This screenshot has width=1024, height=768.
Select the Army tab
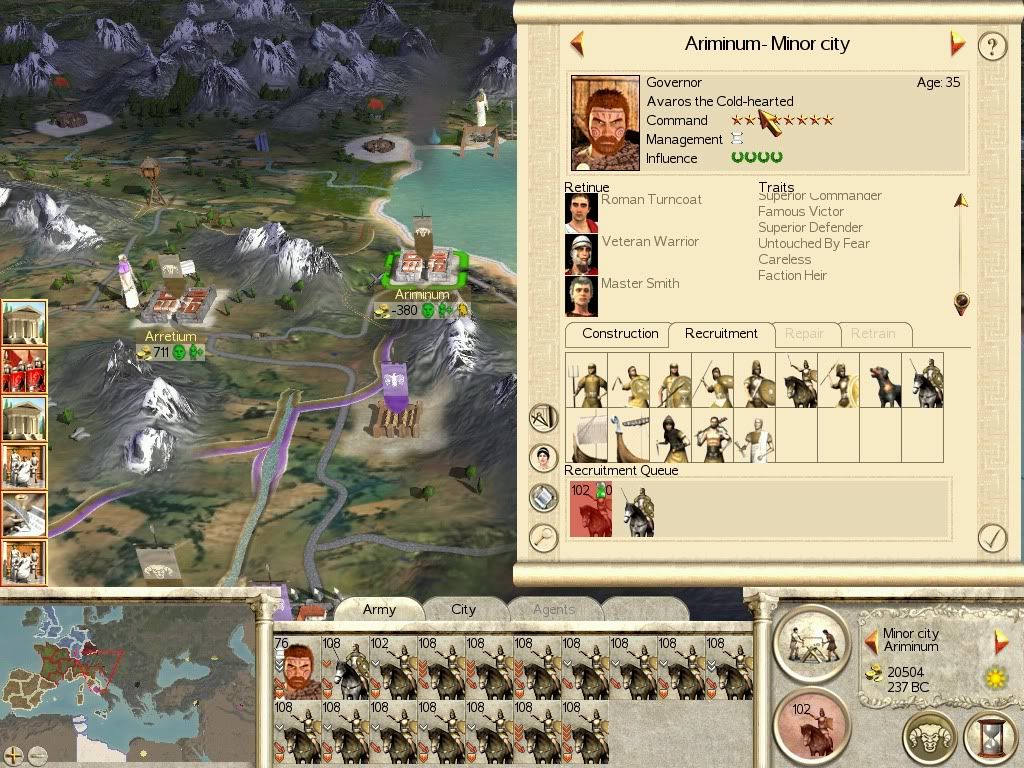(x=379, y=609)
